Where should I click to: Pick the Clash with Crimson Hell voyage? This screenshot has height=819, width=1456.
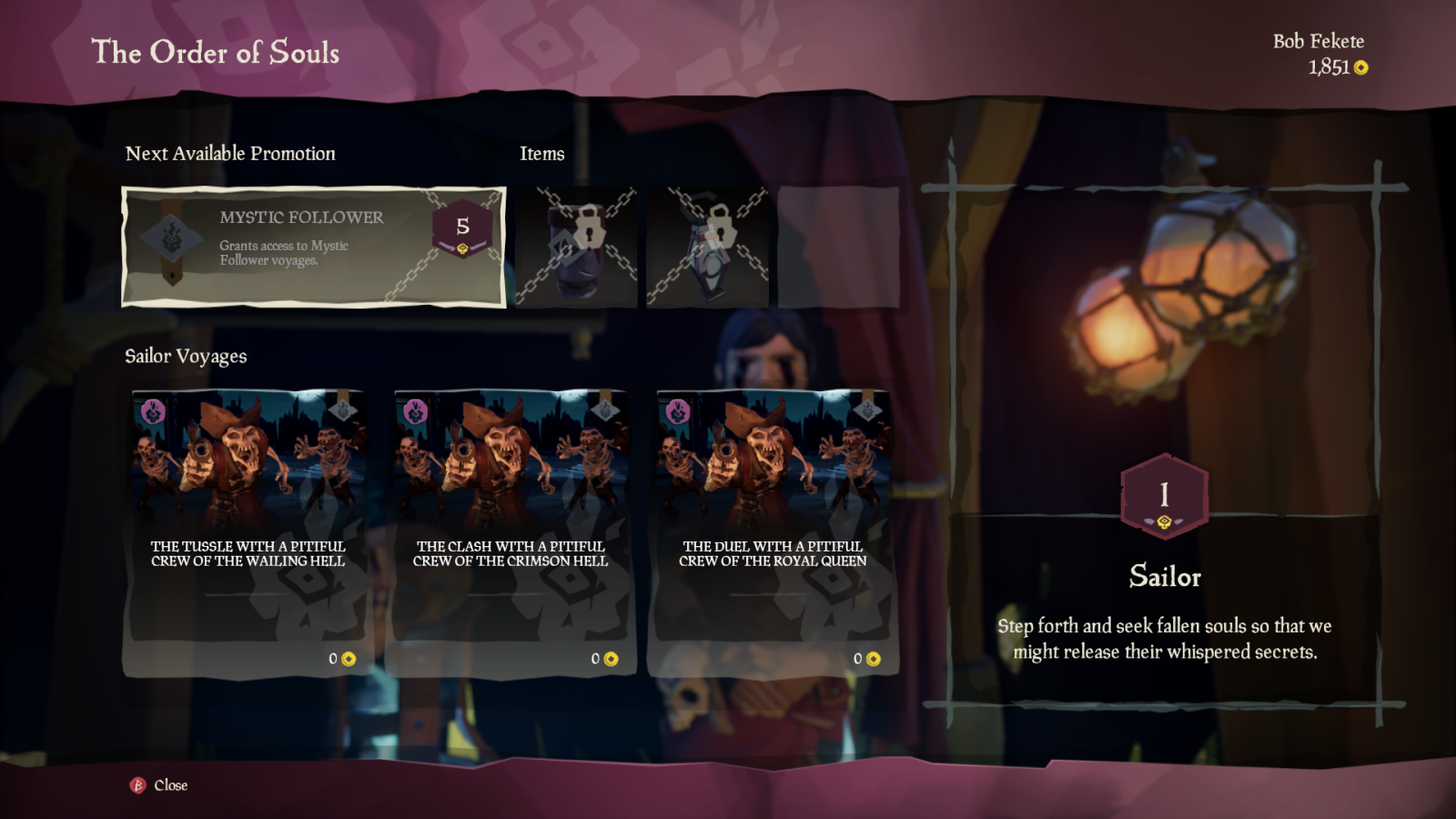pos(510,533)
